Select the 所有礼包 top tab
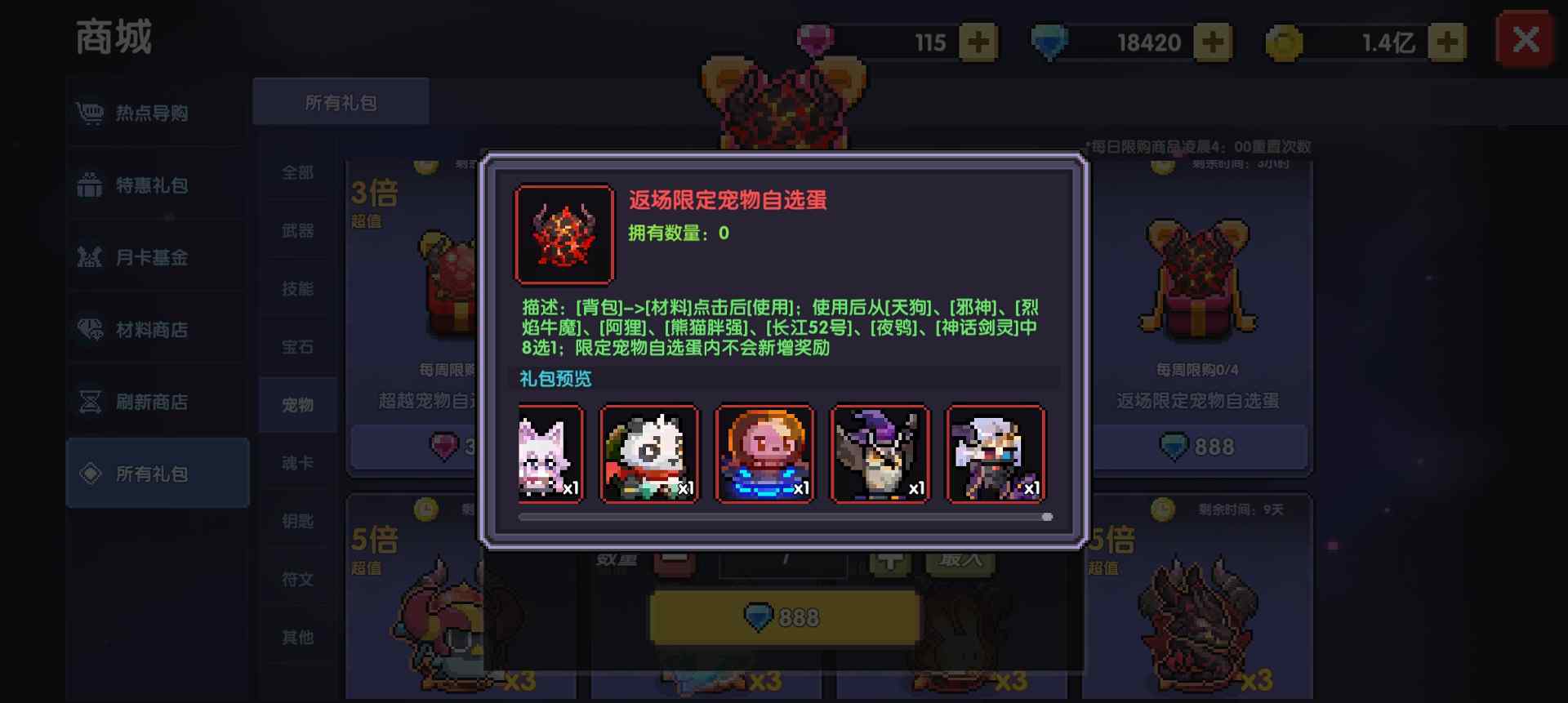This screenshot has width=1568, height=703. [x=341, y=101]
